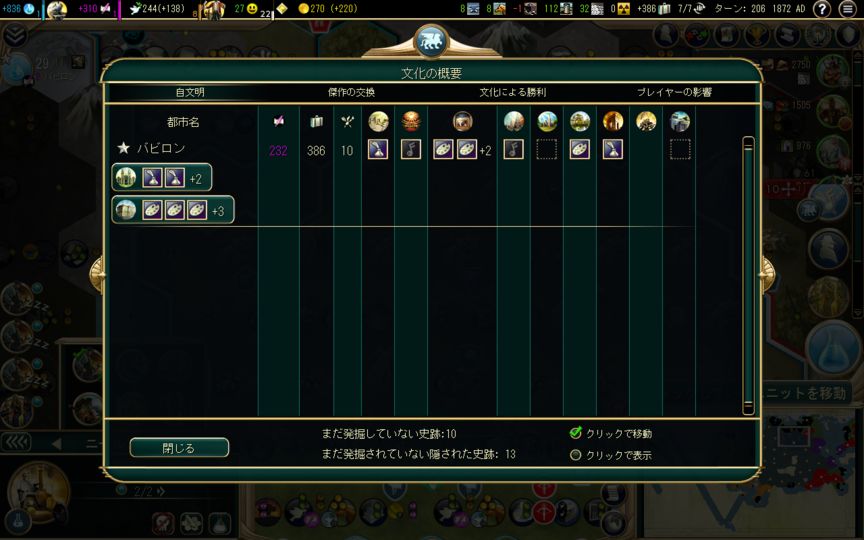Click the crossed-tools column header icon
Image resolution: width=864 pixels, height=540 pixels.
click(347, 122)
